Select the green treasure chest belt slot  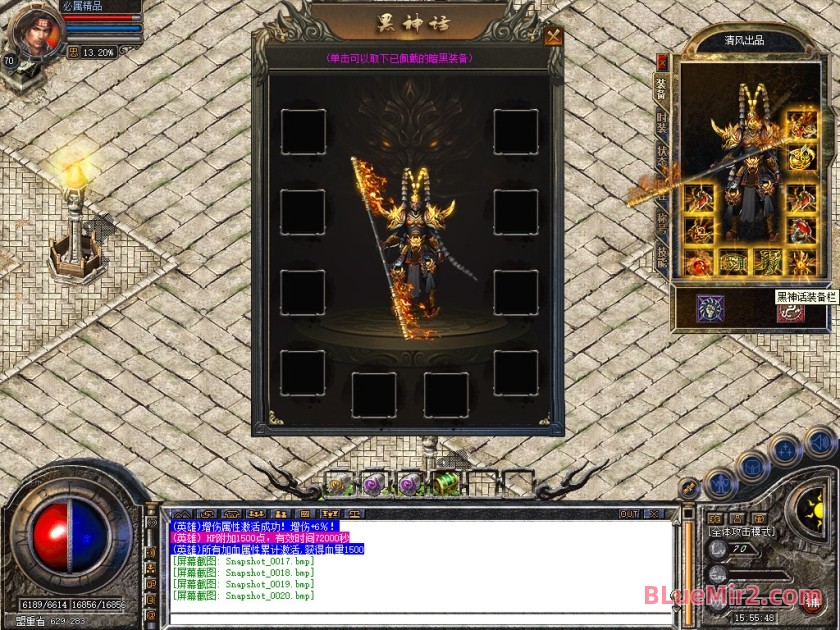(x=444, y=483)
